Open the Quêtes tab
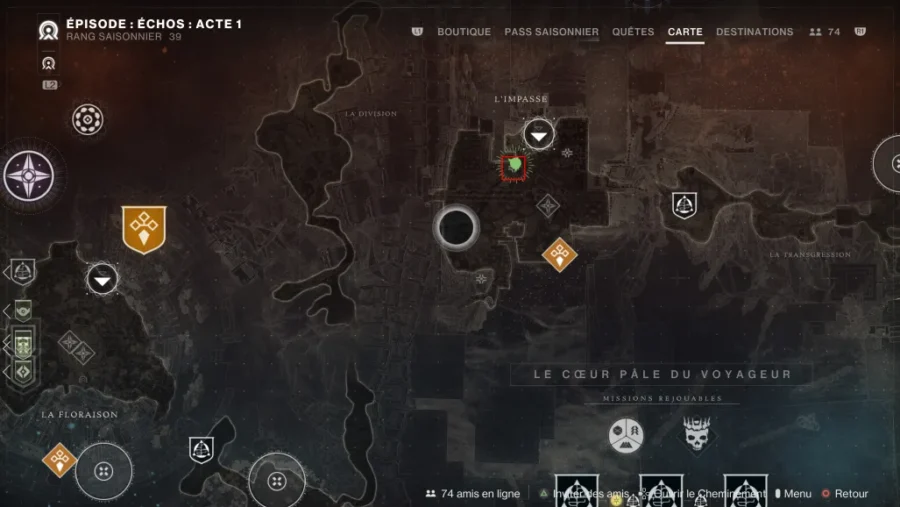Image resolution: width=900 pixels, height=507 pixels. point(633,32)
